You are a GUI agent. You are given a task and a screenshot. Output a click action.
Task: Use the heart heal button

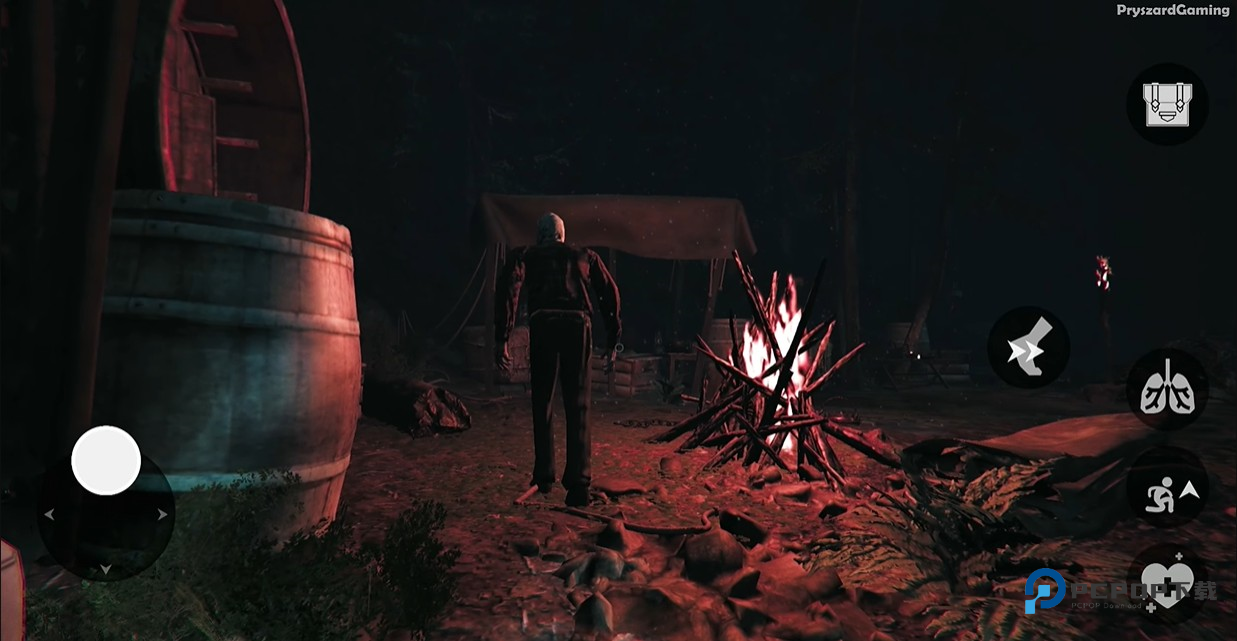pos(1167,583)
